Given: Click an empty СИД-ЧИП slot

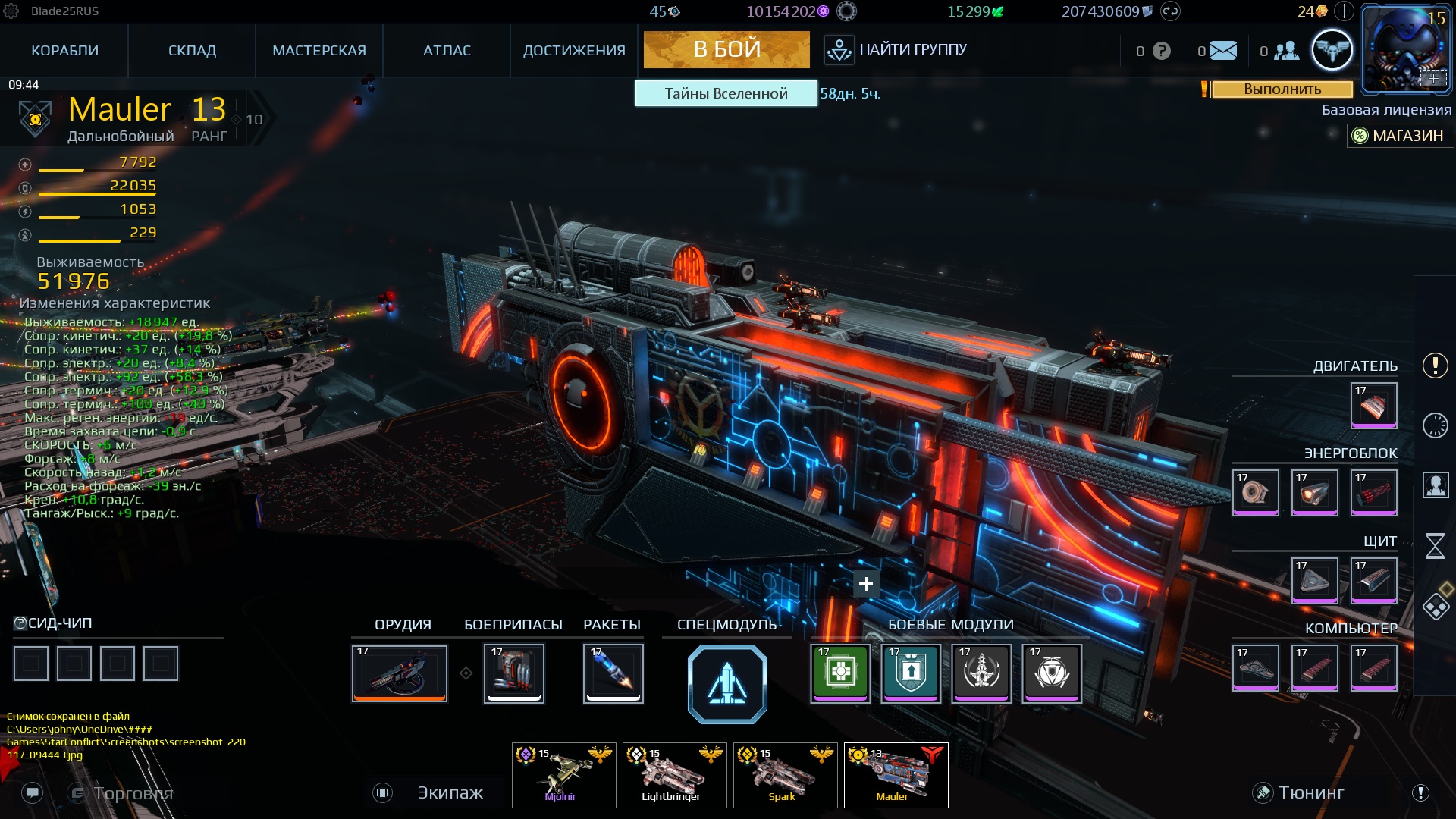Looking at the screenshot, I should tap(31, 663).
